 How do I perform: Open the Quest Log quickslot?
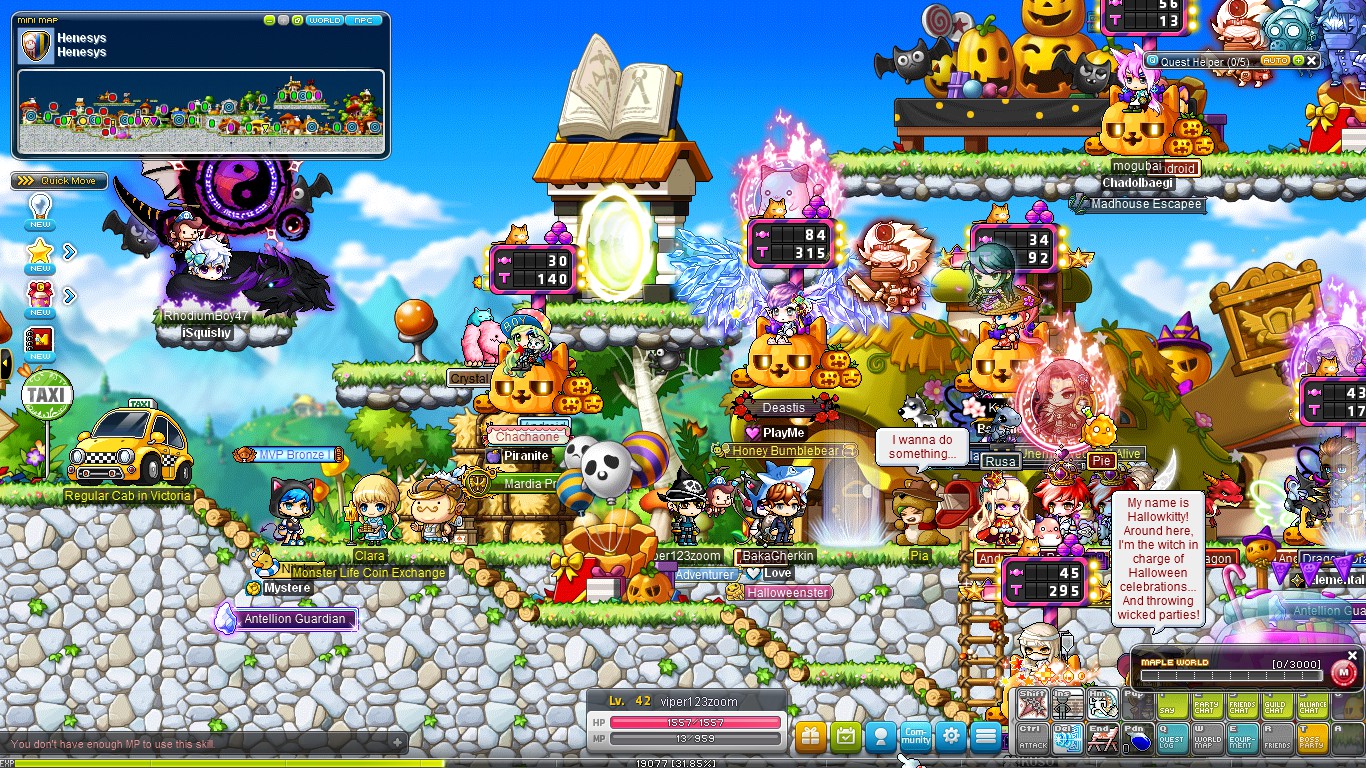tap(1170, 738)
